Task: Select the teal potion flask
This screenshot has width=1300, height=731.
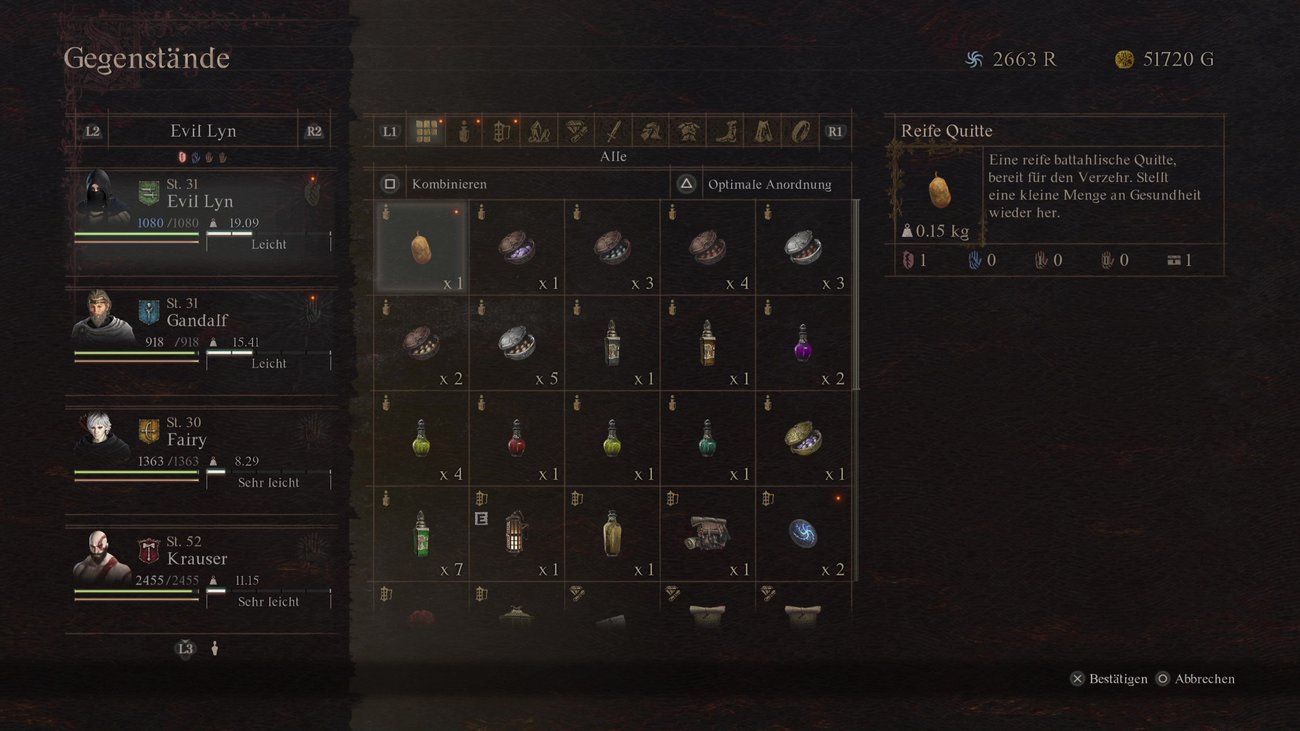Action: [707, 438]
